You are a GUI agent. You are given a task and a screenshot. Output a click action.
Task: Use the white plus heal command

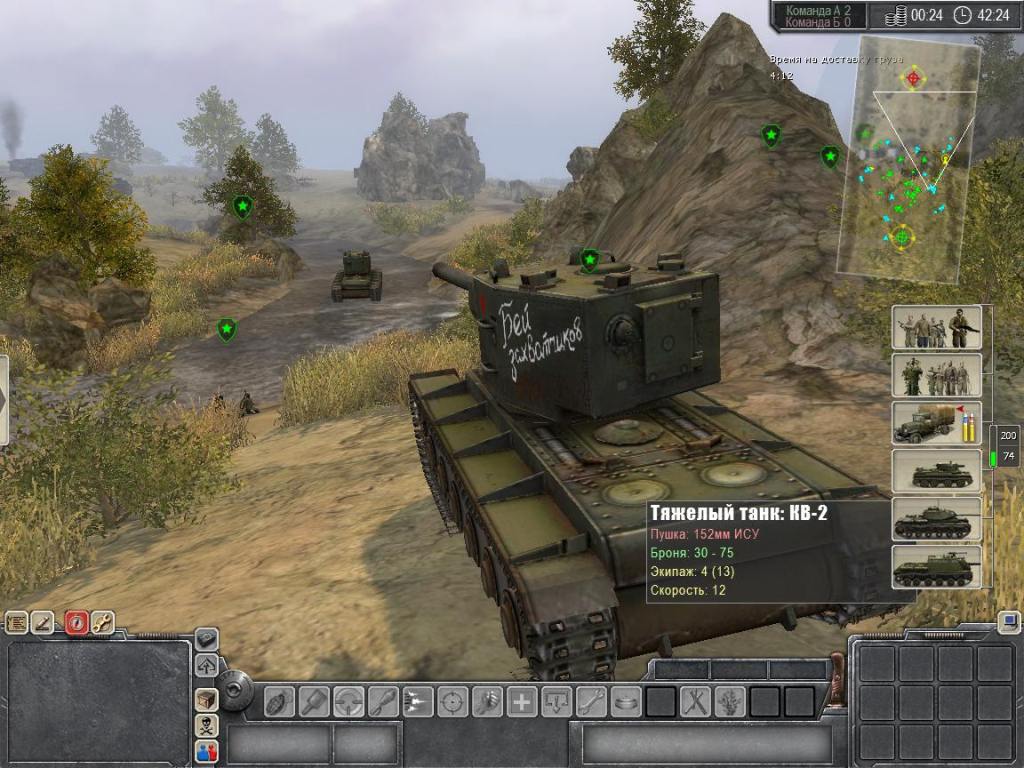(521, 701)
